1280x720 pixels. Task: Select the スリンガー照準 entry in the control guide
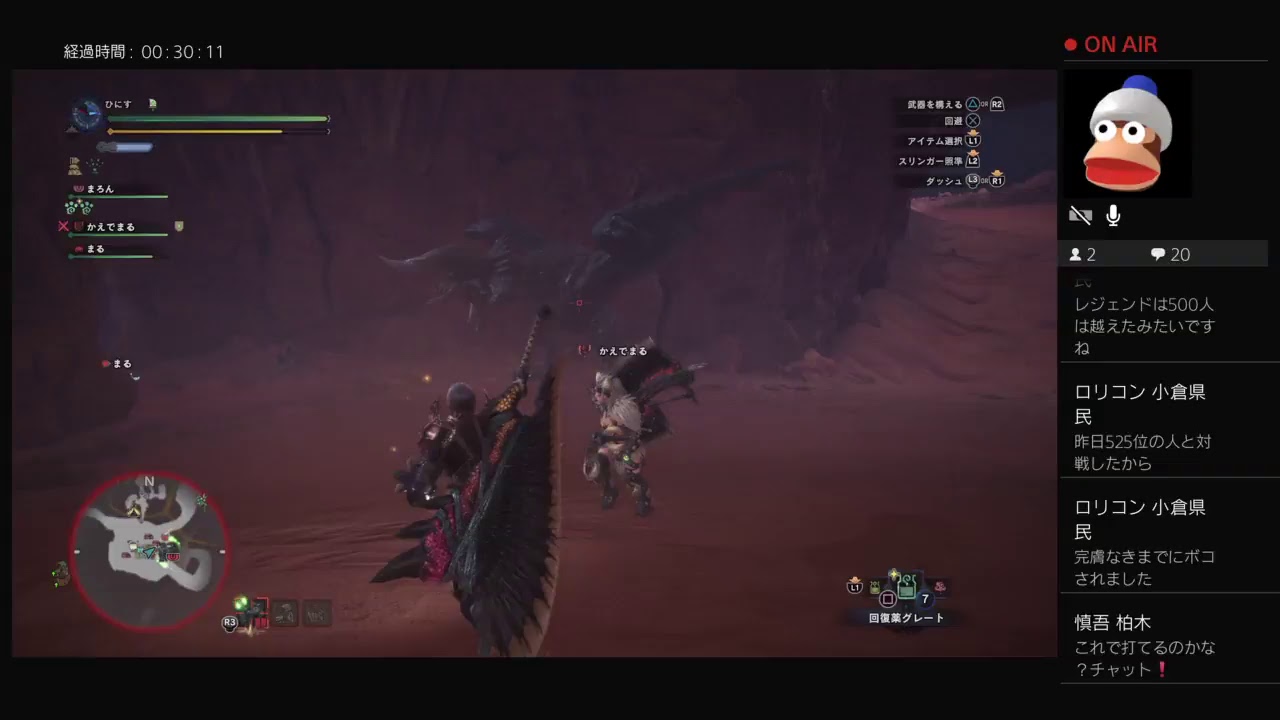tap(930, 160)
